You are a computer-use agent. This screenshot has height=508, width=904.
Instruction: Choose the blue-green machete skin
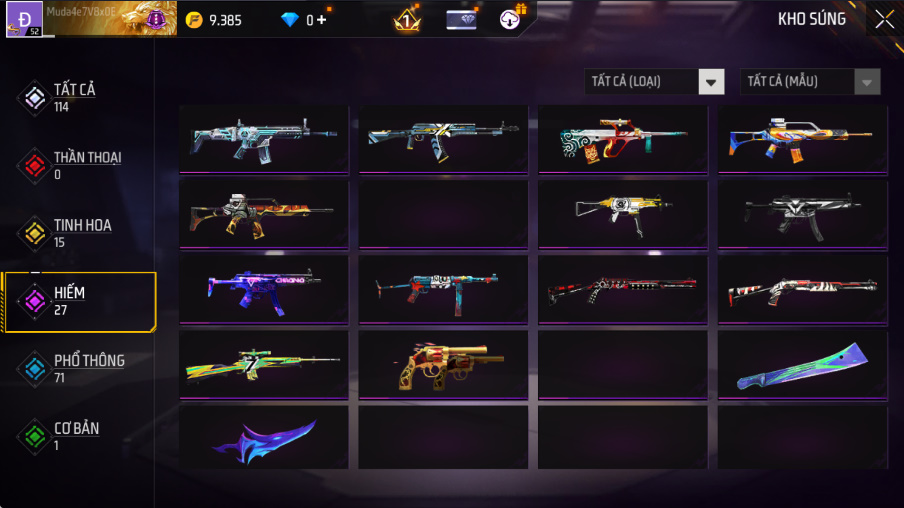point(802,367)
